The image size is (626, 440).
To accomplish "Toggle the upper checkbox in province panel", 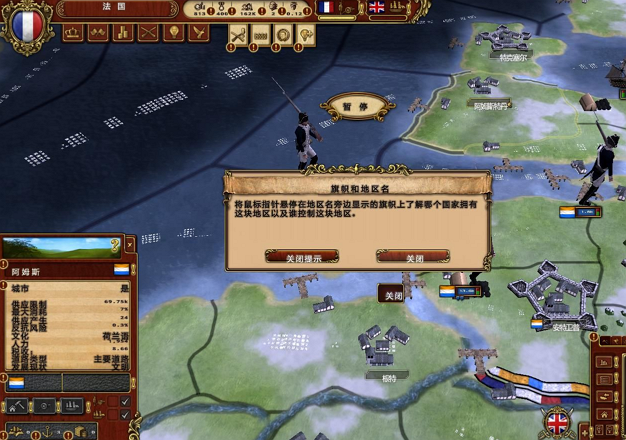I will click(x=125, y=402).
